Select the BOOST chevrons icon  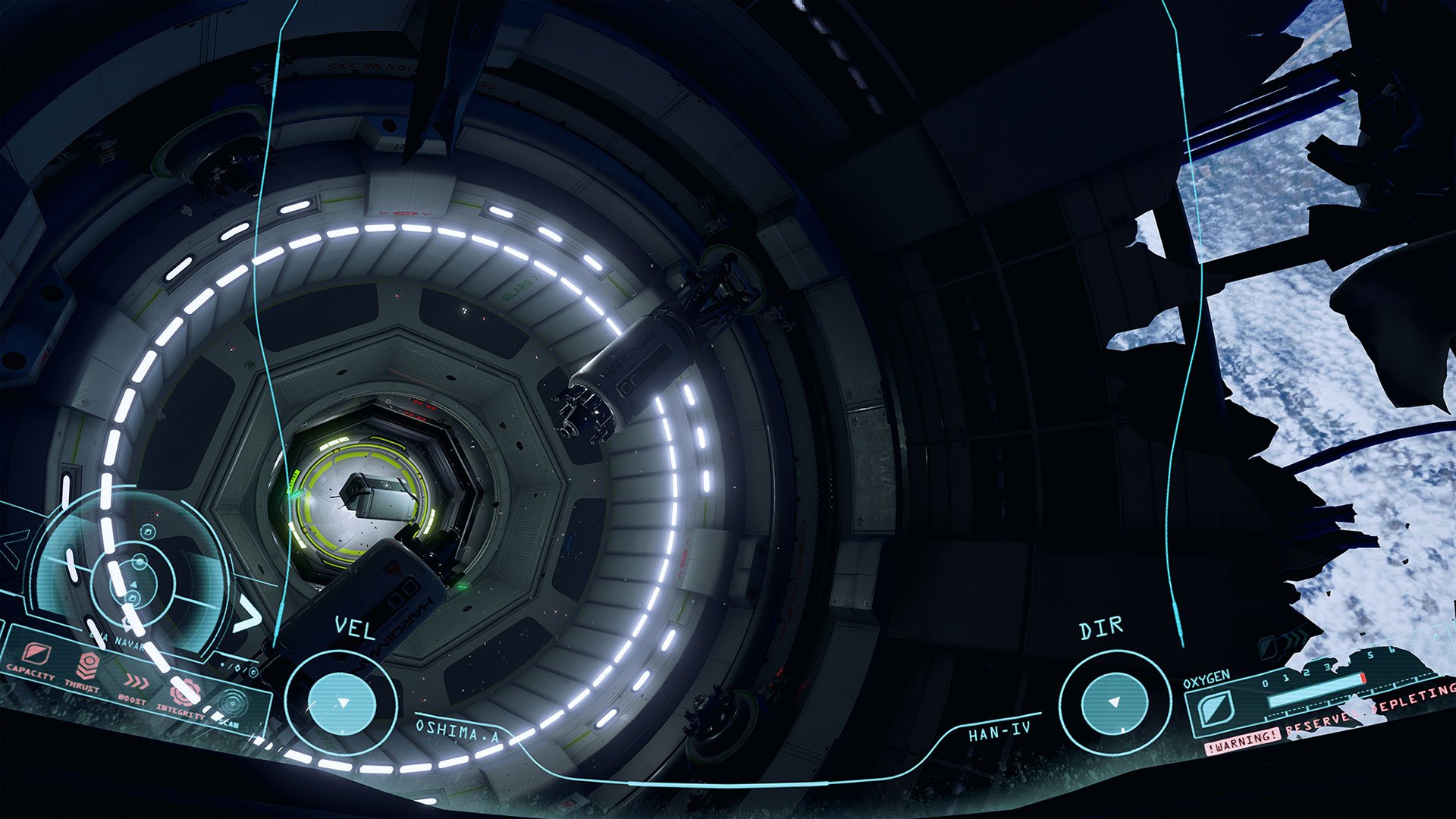(x=136, y=682)
